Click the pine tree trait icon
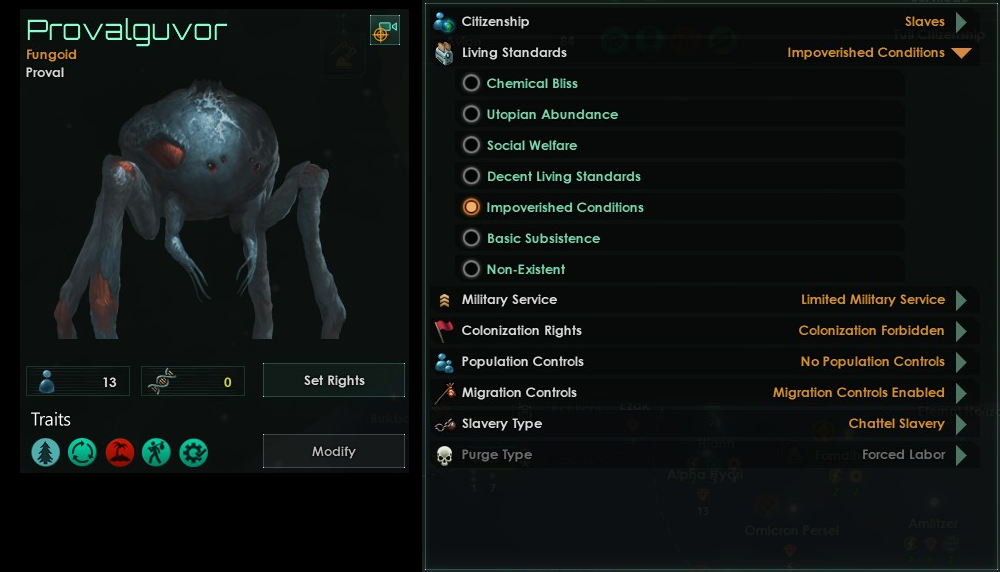Screen dimensions: 1000x572 point(46,453)
